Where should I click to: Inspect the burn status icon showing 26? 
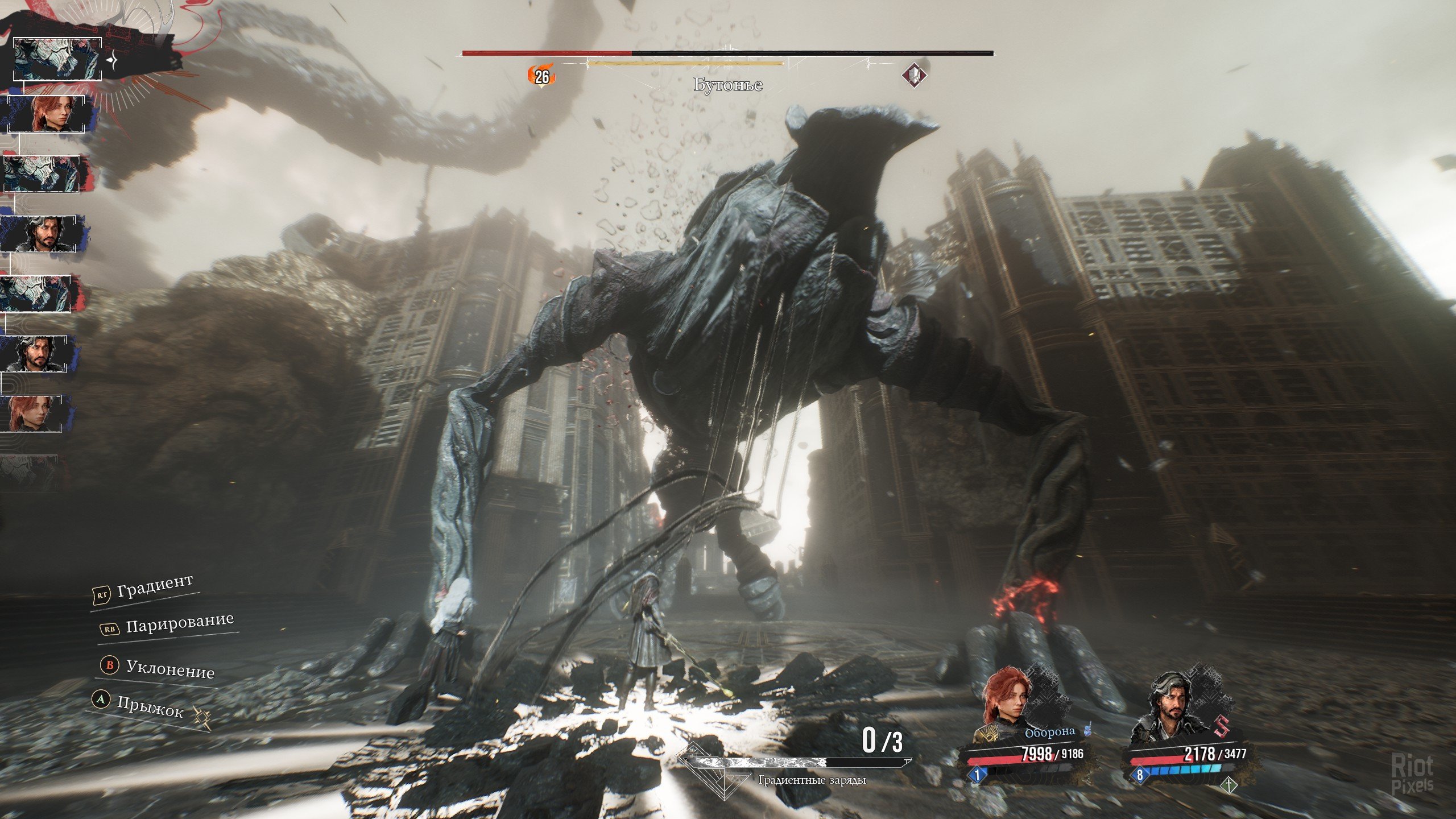[x=541, y=76]
